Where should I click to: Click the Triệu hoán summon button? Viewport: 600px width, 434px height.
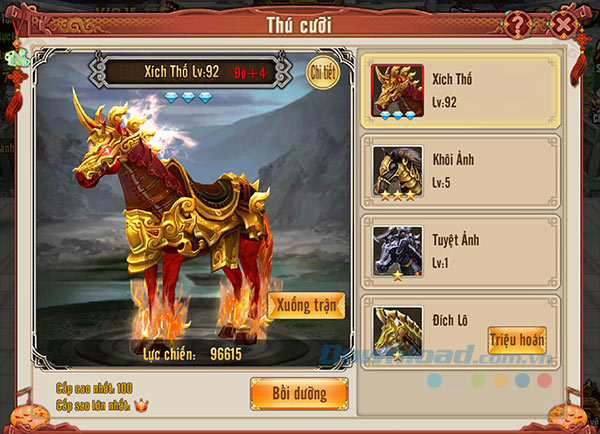tap(517, 340)
